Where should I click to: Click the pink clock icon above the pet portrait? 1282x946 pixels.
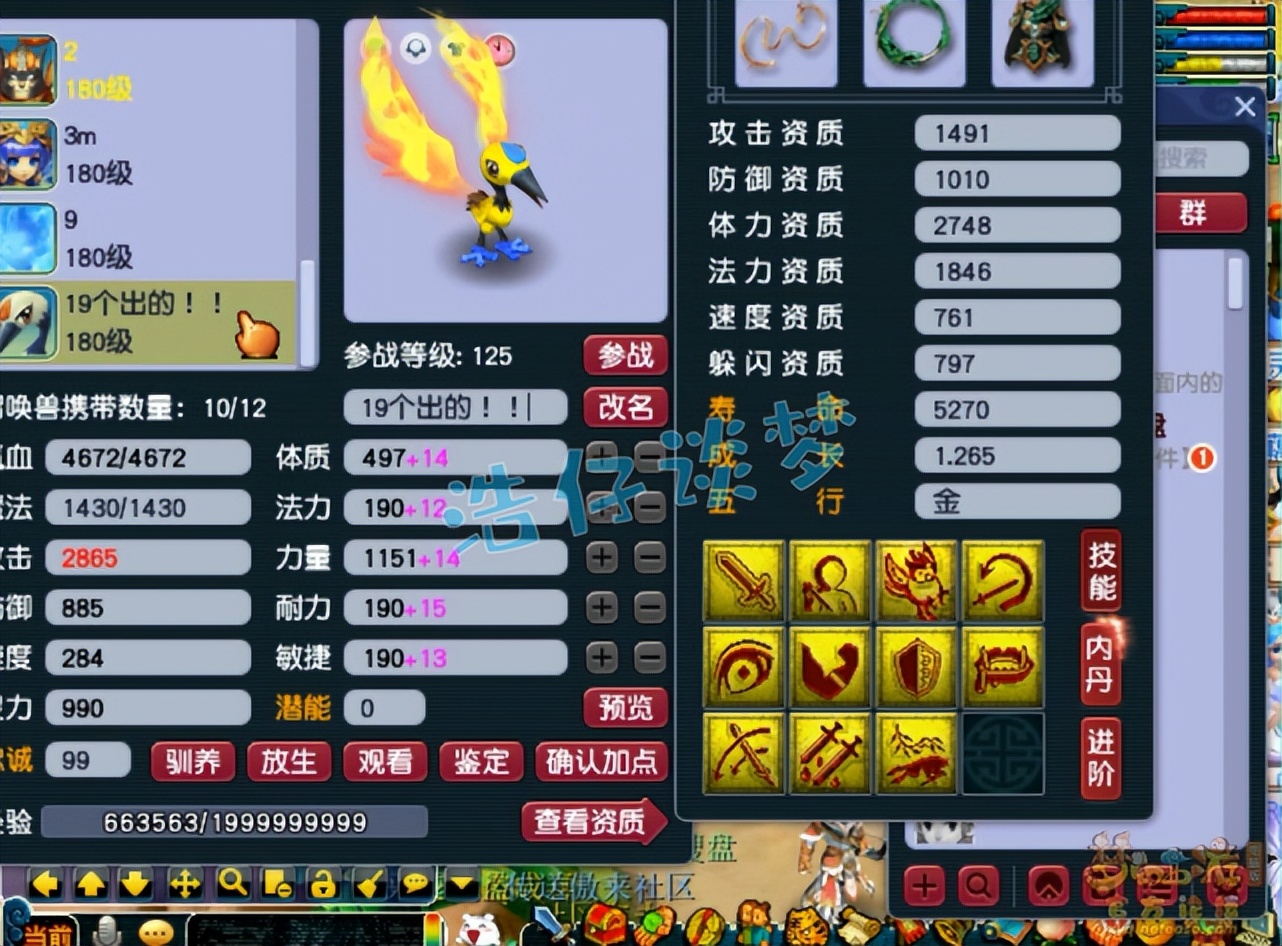click(x=498, y=47)
